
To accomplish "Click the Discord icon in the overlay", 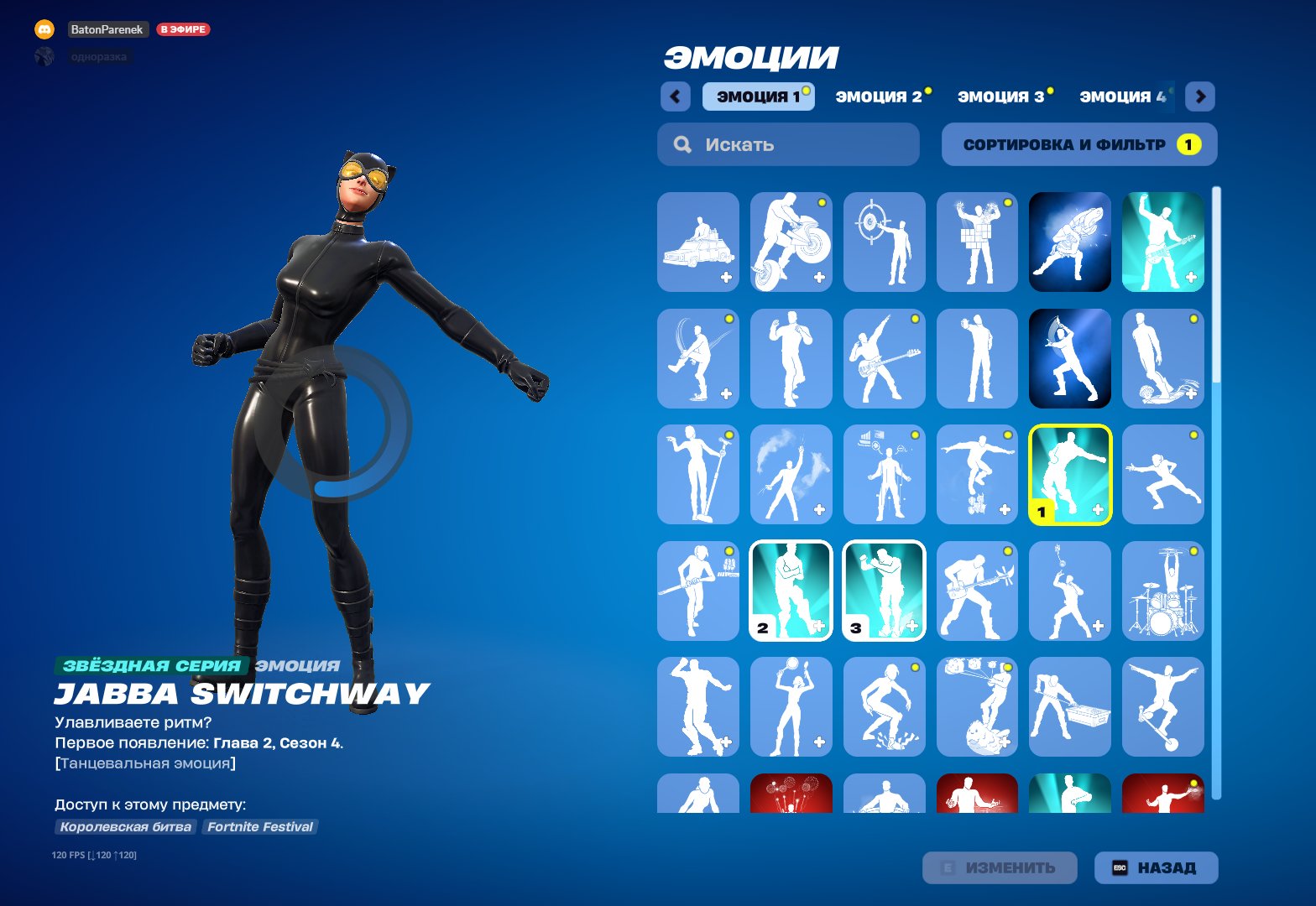I will [44, 29].
